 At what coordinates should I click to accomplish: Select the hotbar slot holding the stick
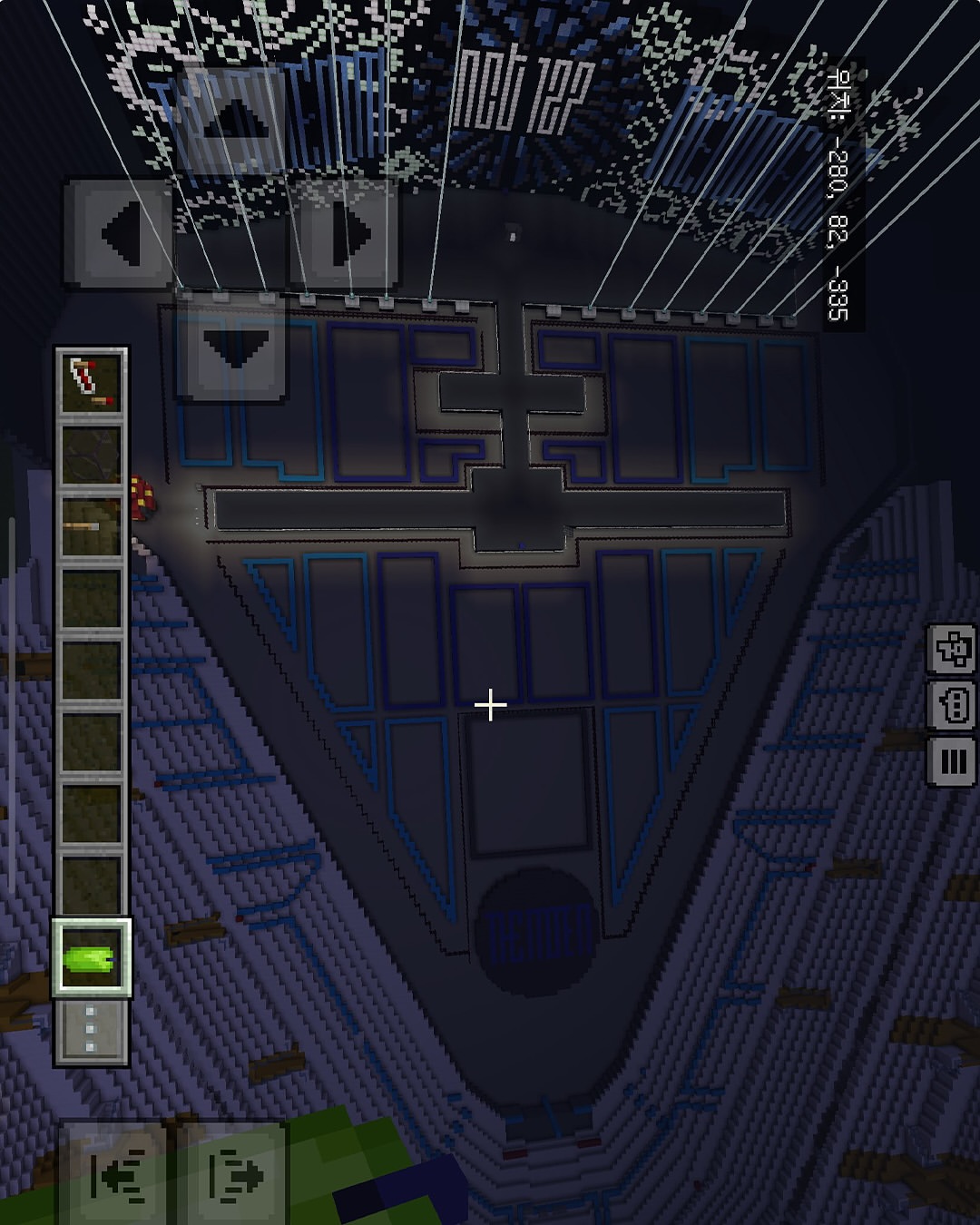(x=91, y=527)
